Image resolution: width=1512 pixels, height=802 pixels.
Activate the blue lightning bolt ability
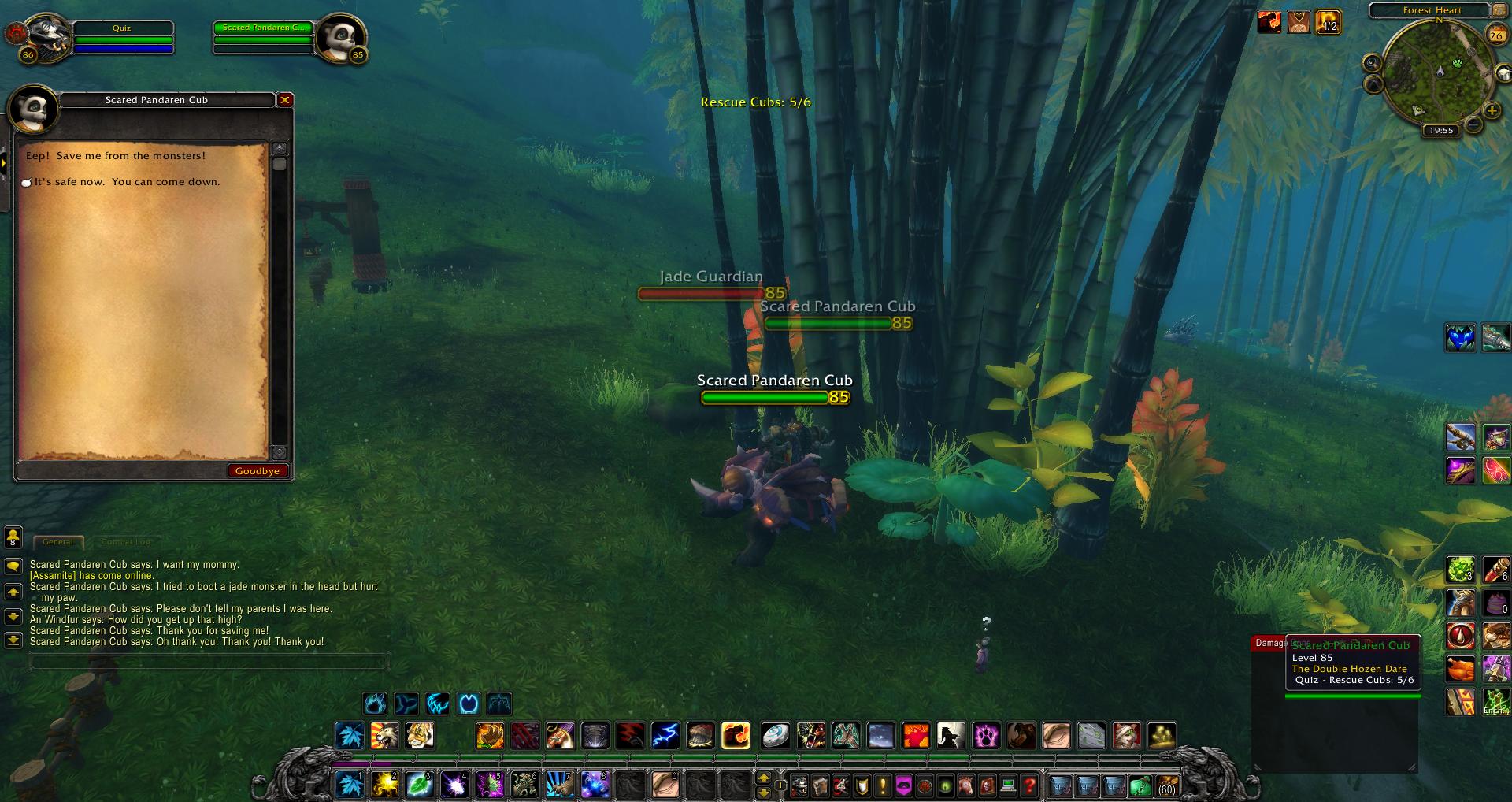[x=665, y=736]
